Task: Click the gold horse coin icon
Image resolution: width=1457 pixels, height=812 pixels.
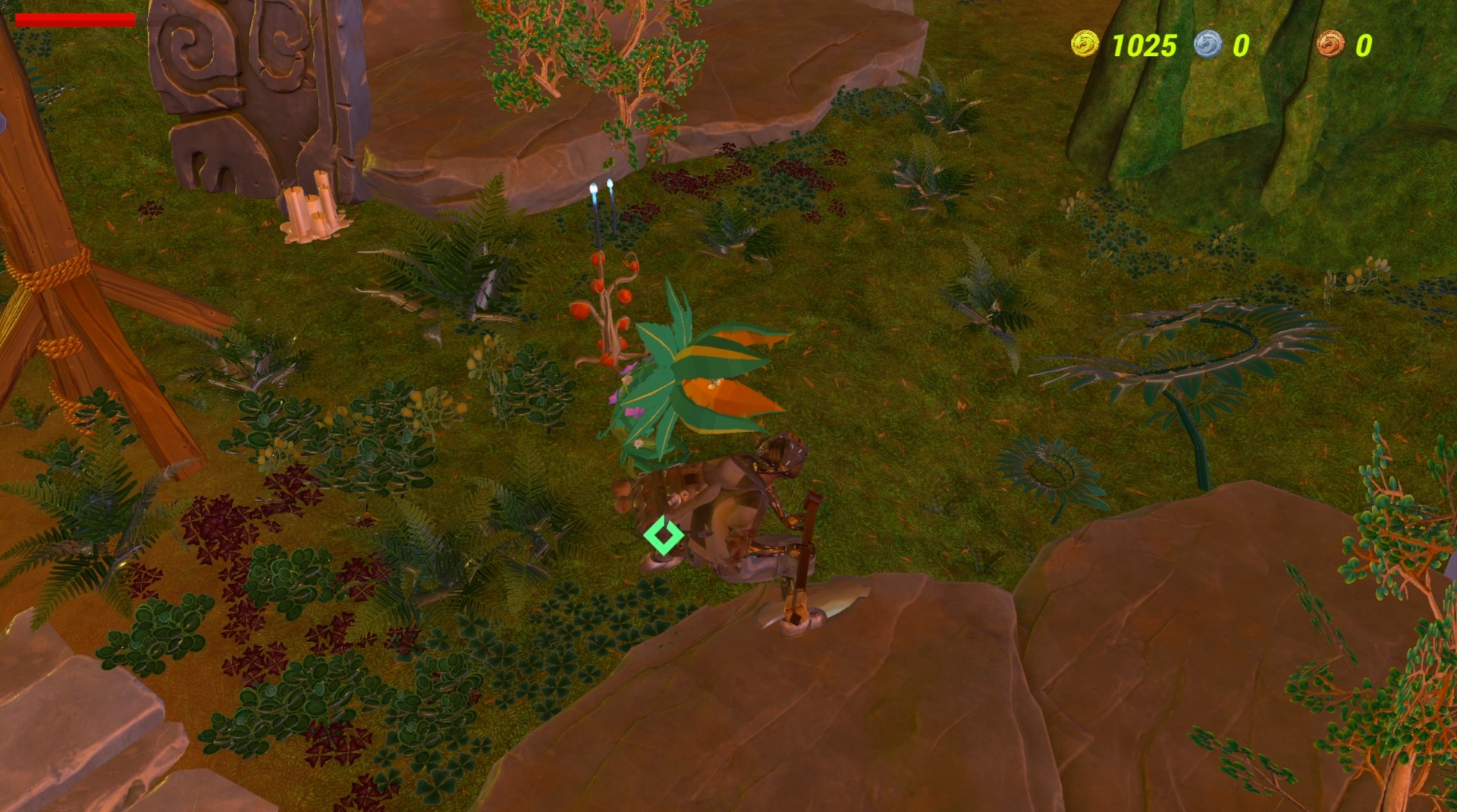Action: pyautogui.click(x=1085, y=43)
